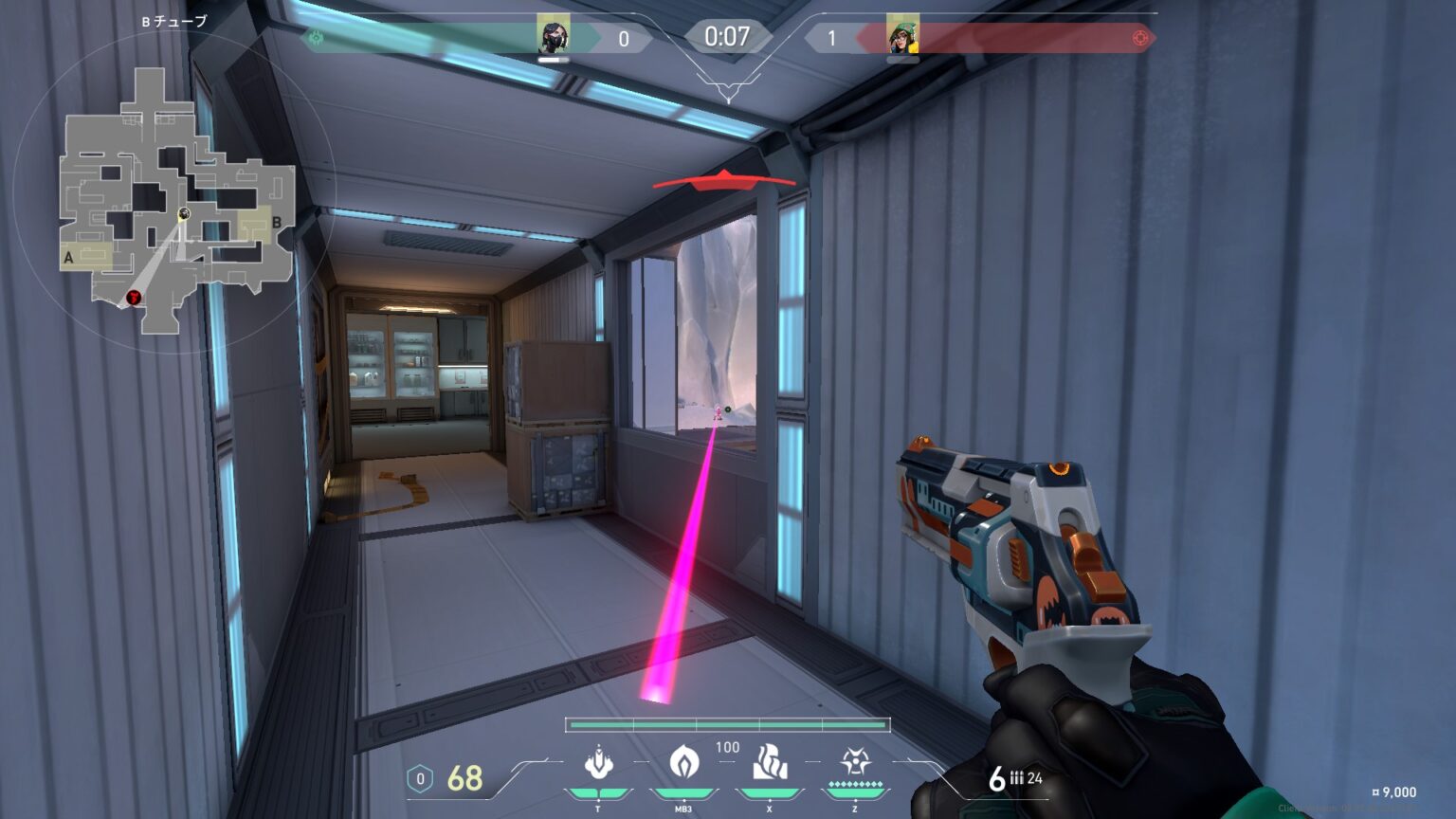Activate the wavy flames ability icon
The image size is (1456, 819).
(769, 762)
